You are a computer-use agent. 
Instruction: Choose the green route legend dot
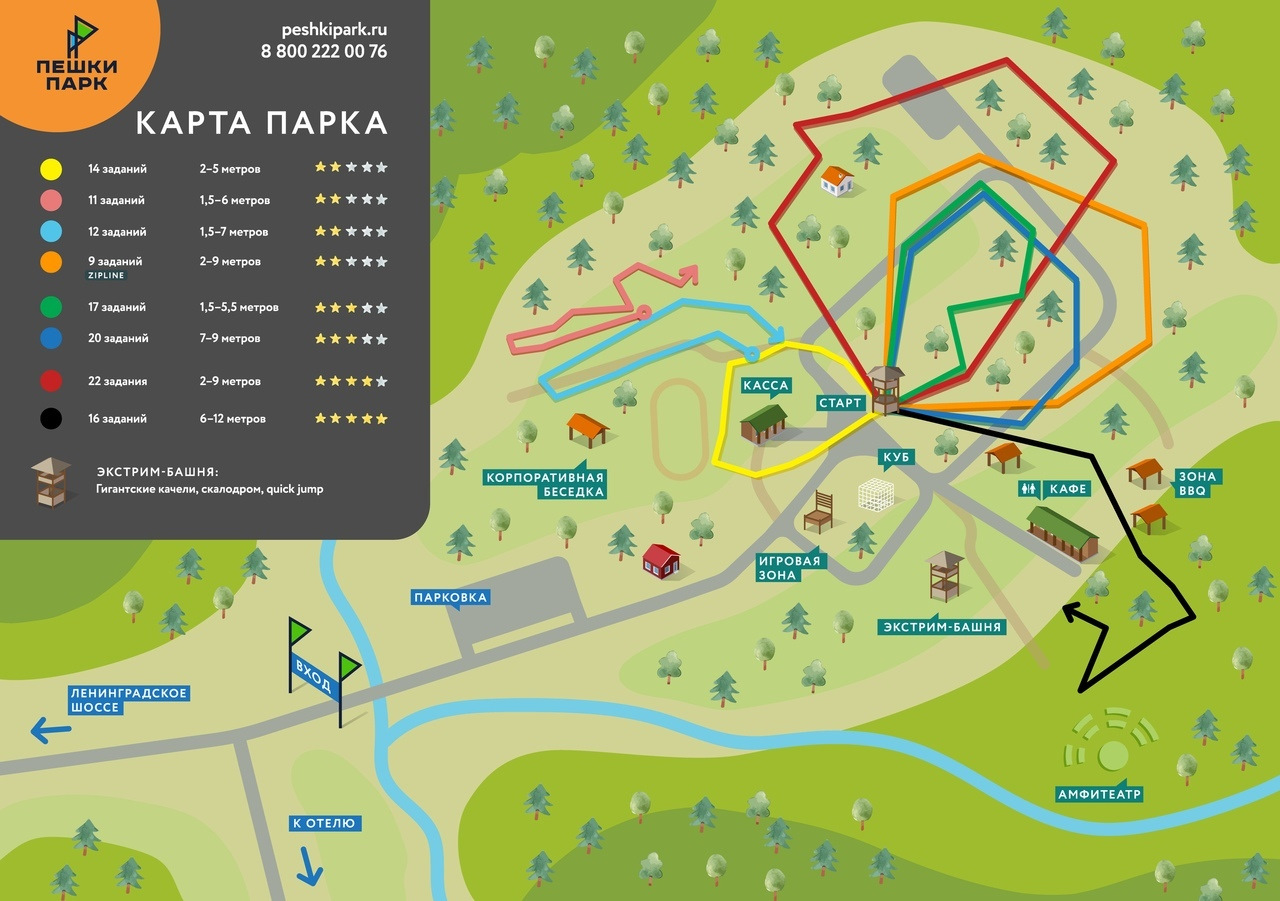(x=51, y=307)
